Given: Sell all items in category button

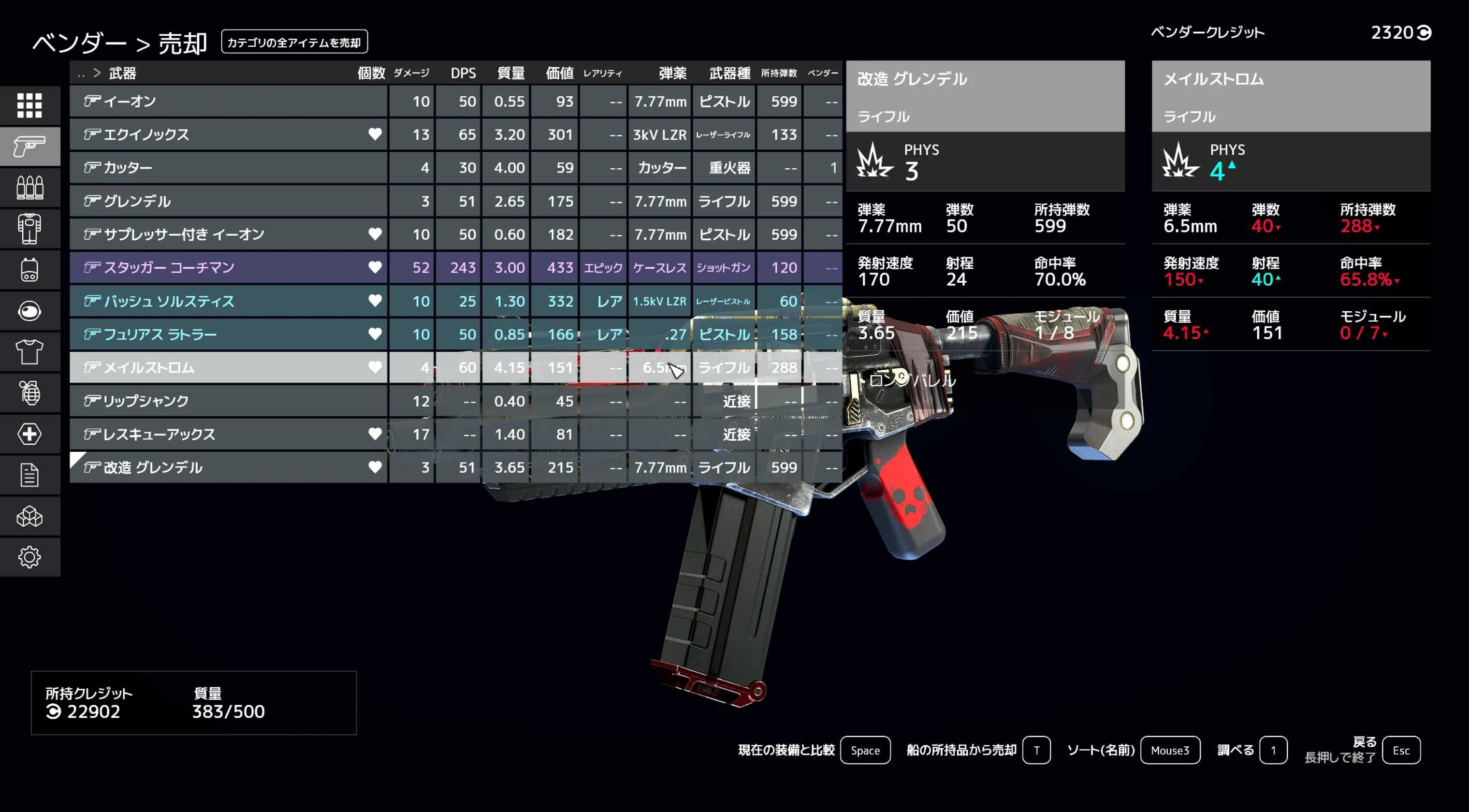Looking at the screenshot, I should pos(294,42).
